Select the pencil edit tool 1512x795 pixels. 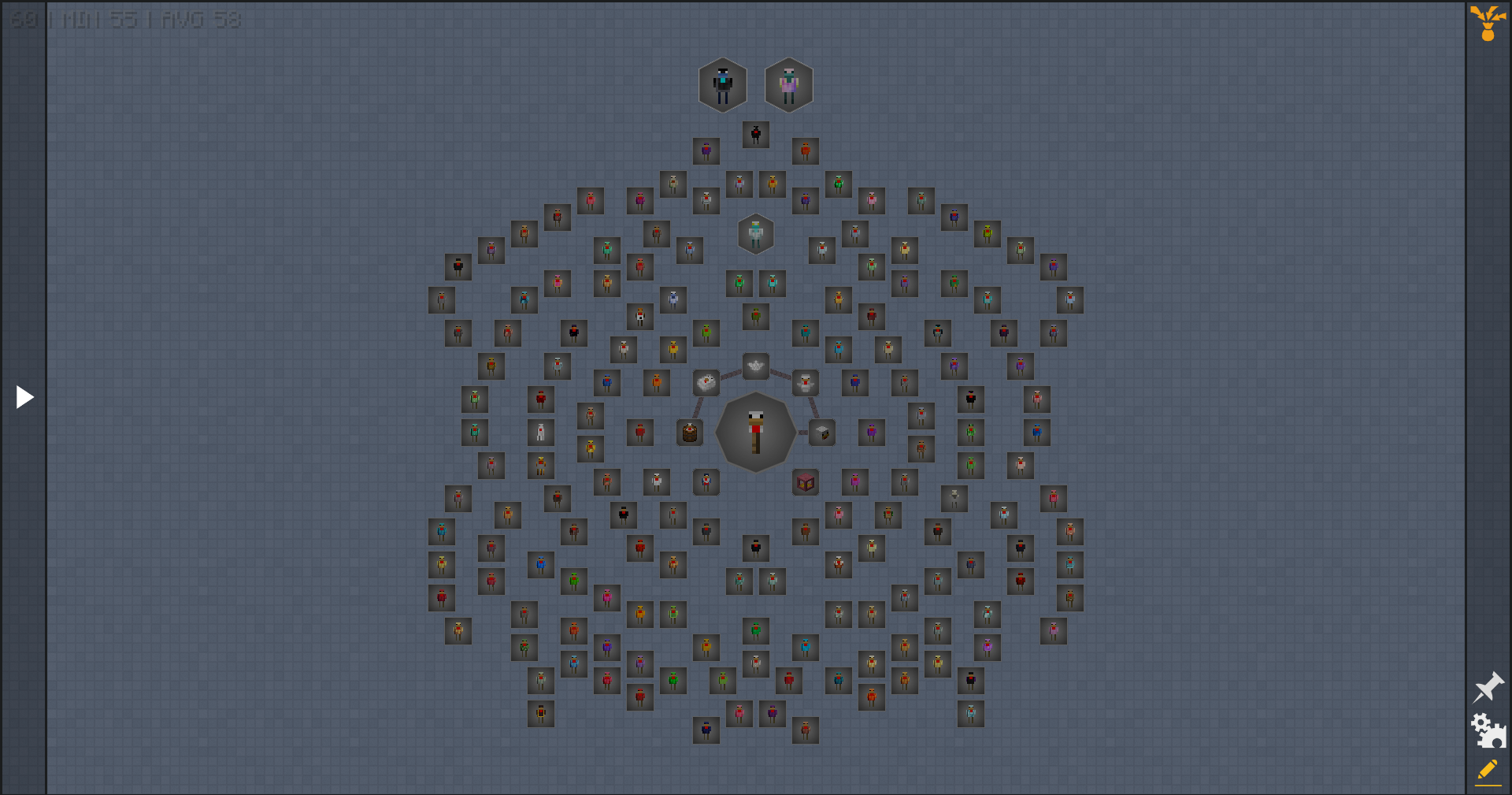click(x=1488, y=770)
